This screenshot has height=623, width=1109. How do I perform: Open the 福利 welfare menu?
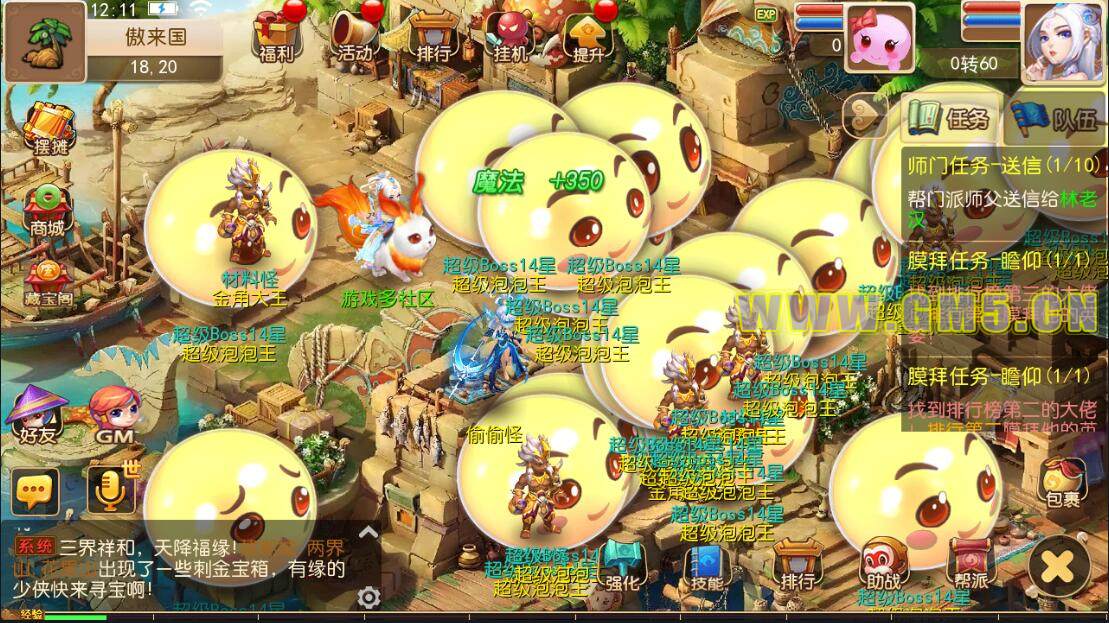[275, 36]
